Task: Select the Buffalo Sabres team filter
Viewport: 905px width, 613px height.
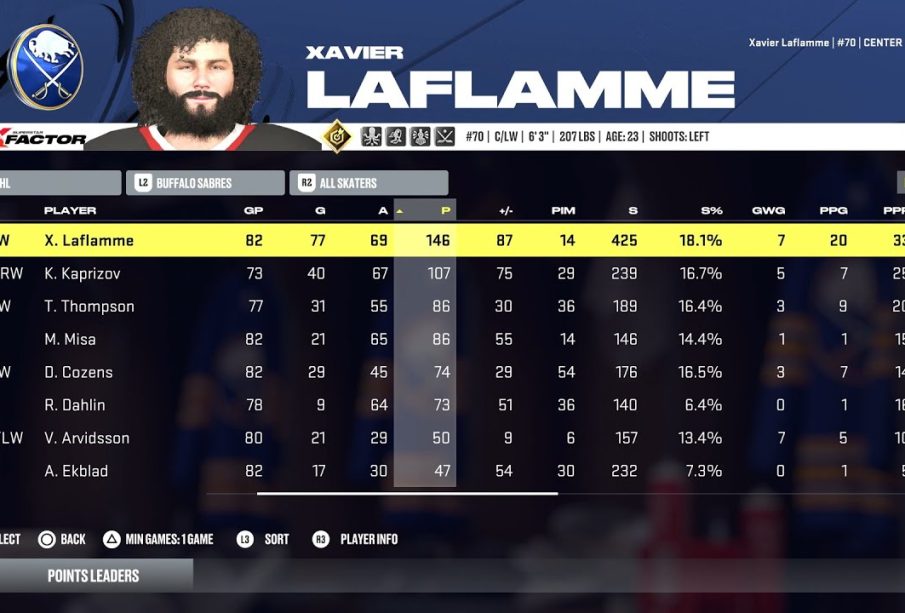Action: coord(205,183)
